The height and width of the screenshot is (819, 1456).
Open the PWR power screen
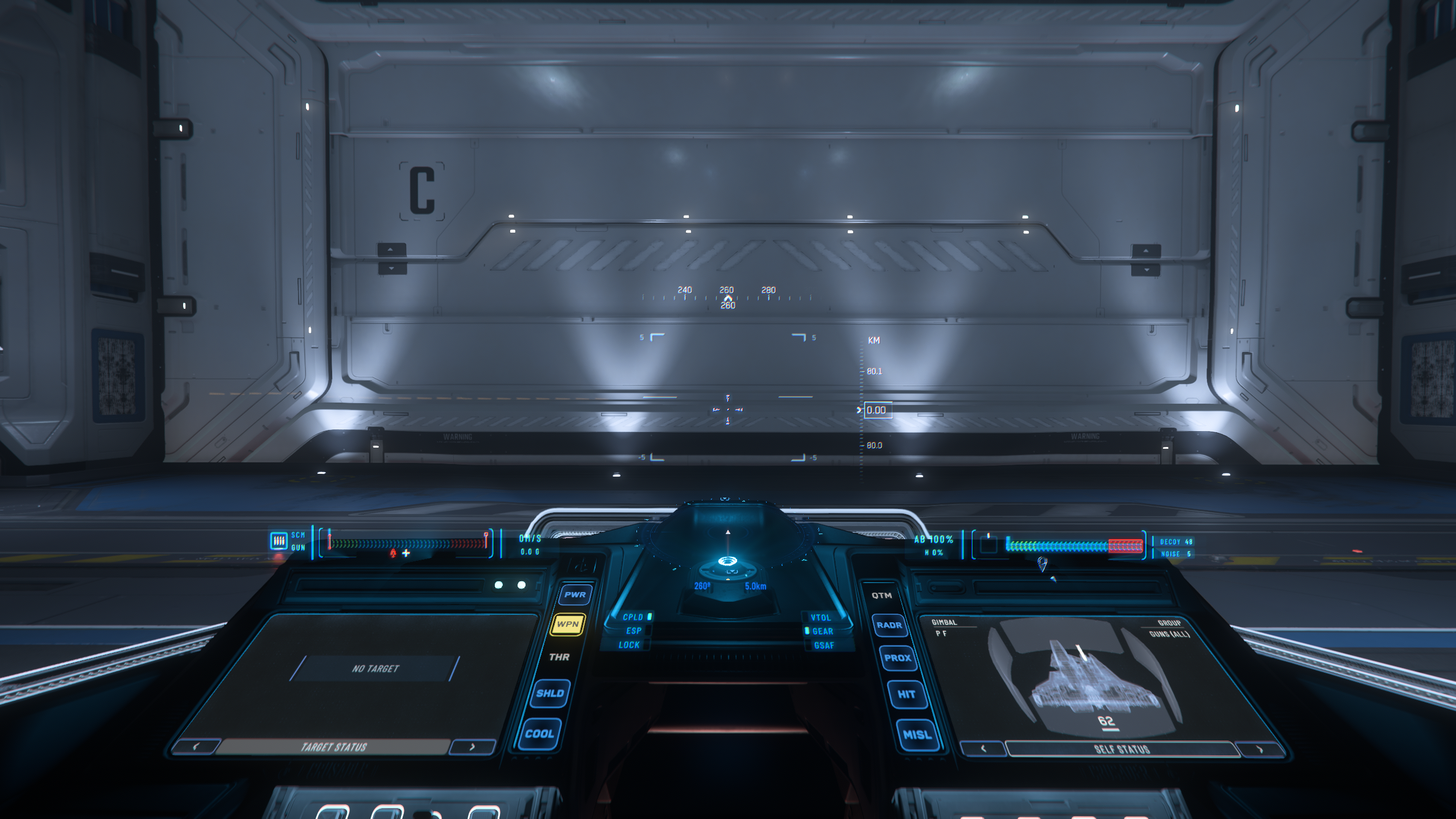(x=575, y=595)
